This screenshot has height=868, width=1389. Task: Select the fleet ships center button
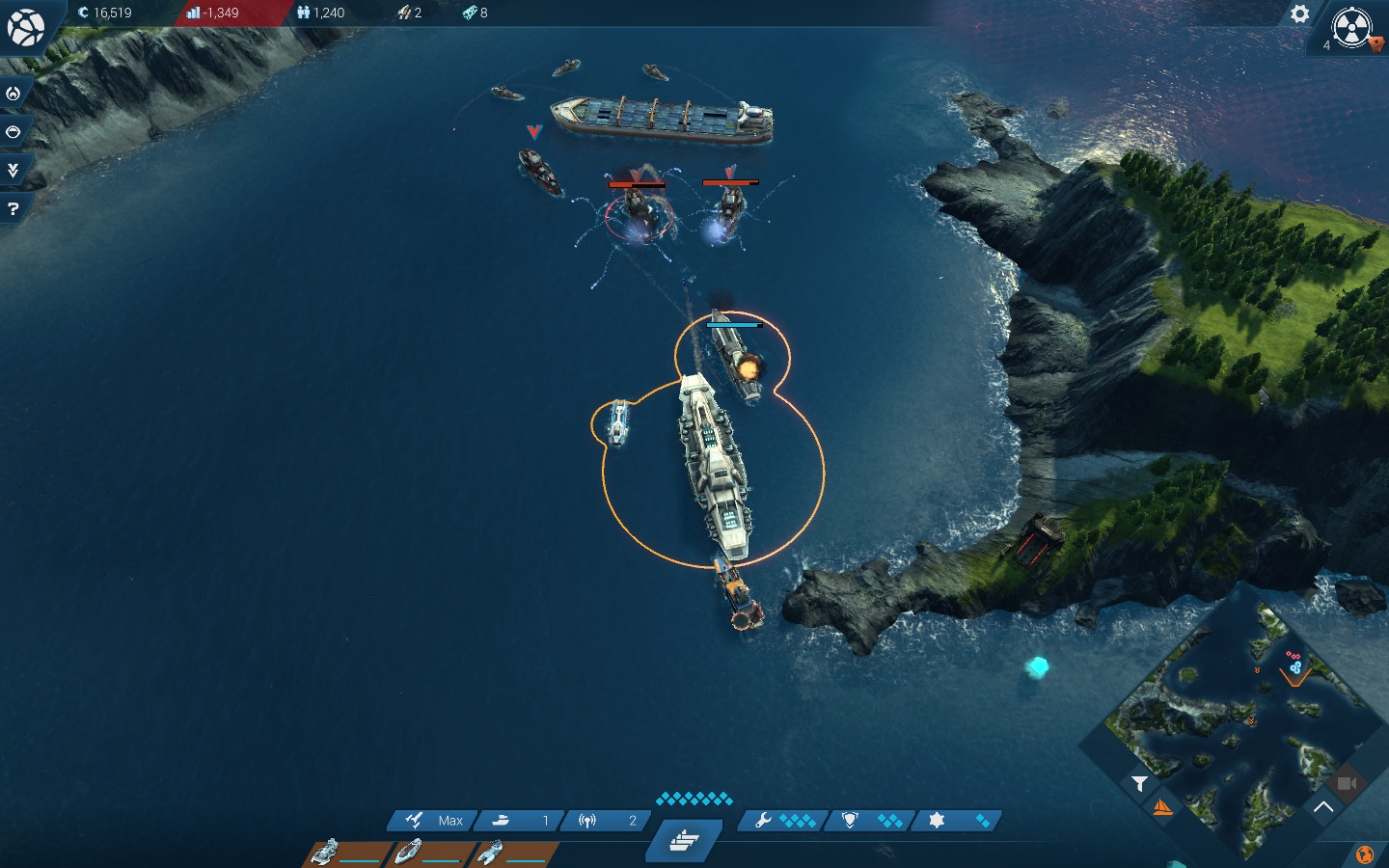tap(684, 841)
